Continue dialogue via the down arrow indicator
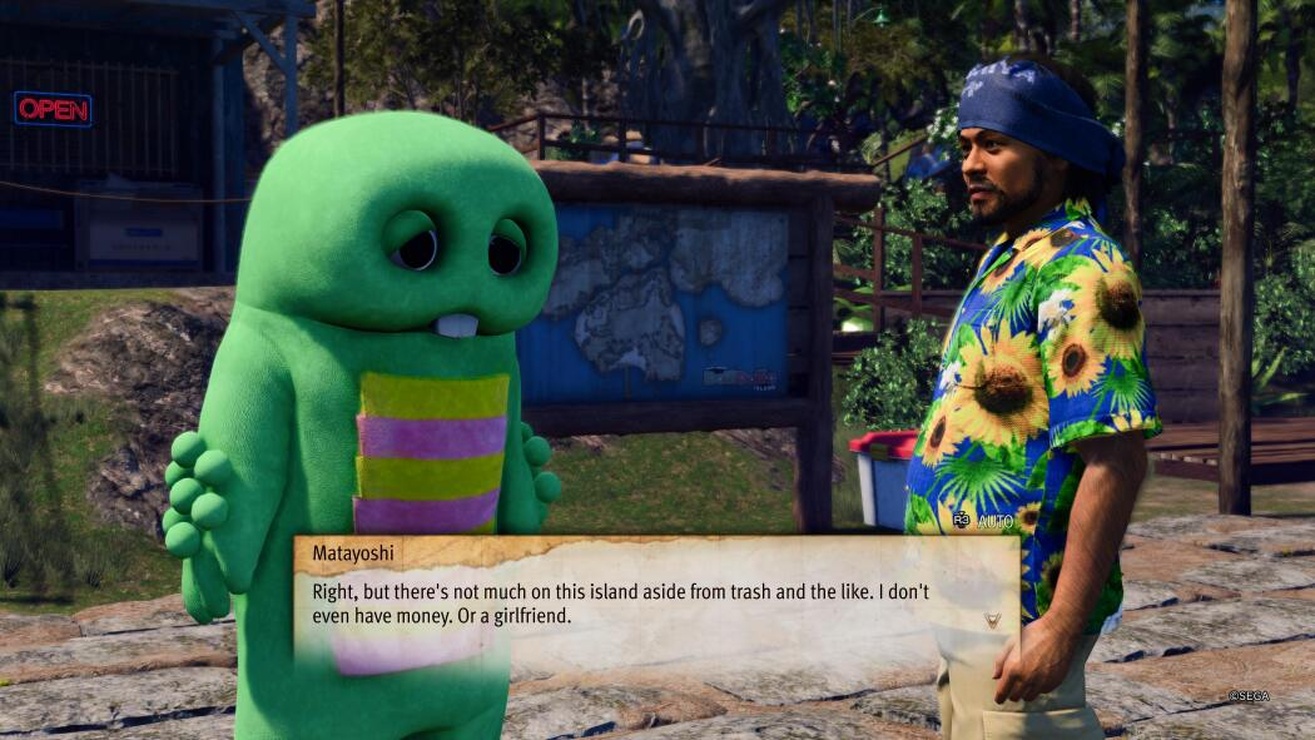This screenshot has width=1315, height=740. [991, 621]
